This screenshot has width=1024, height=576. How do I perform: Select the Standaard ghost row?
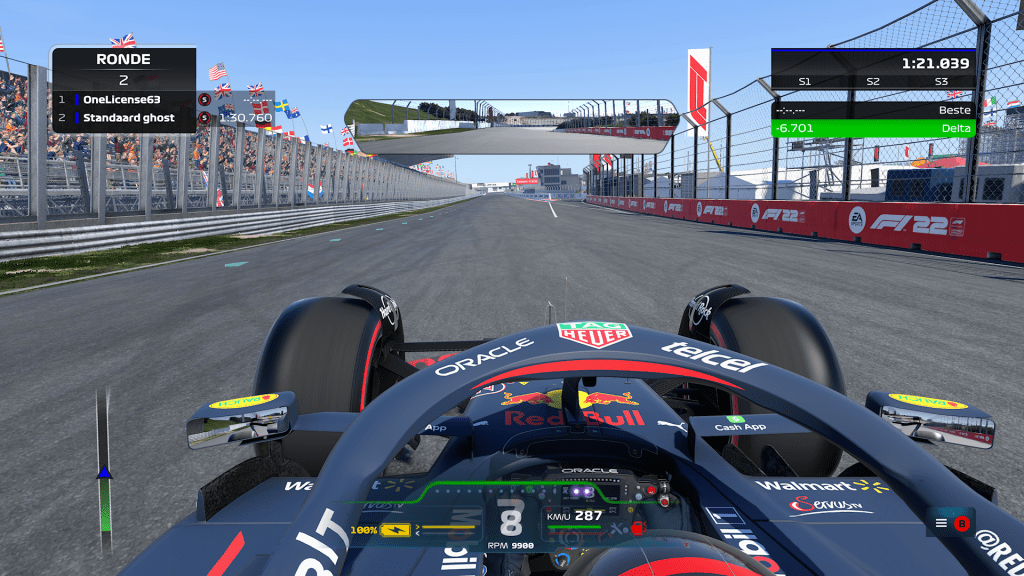point(124,118)
